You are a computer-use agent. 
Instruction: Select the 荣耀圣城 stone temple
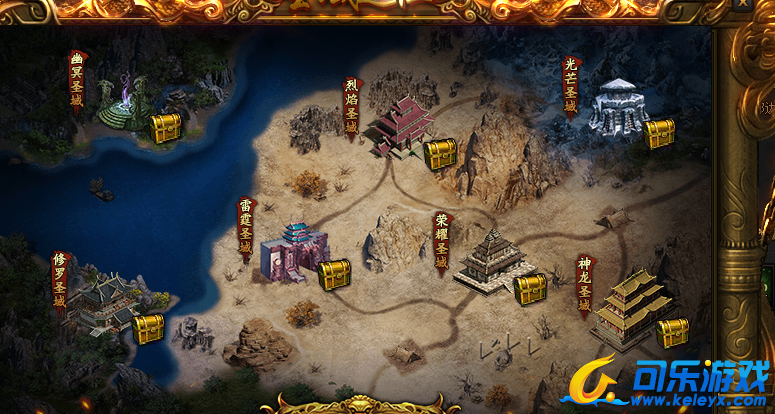coord(490,258)
